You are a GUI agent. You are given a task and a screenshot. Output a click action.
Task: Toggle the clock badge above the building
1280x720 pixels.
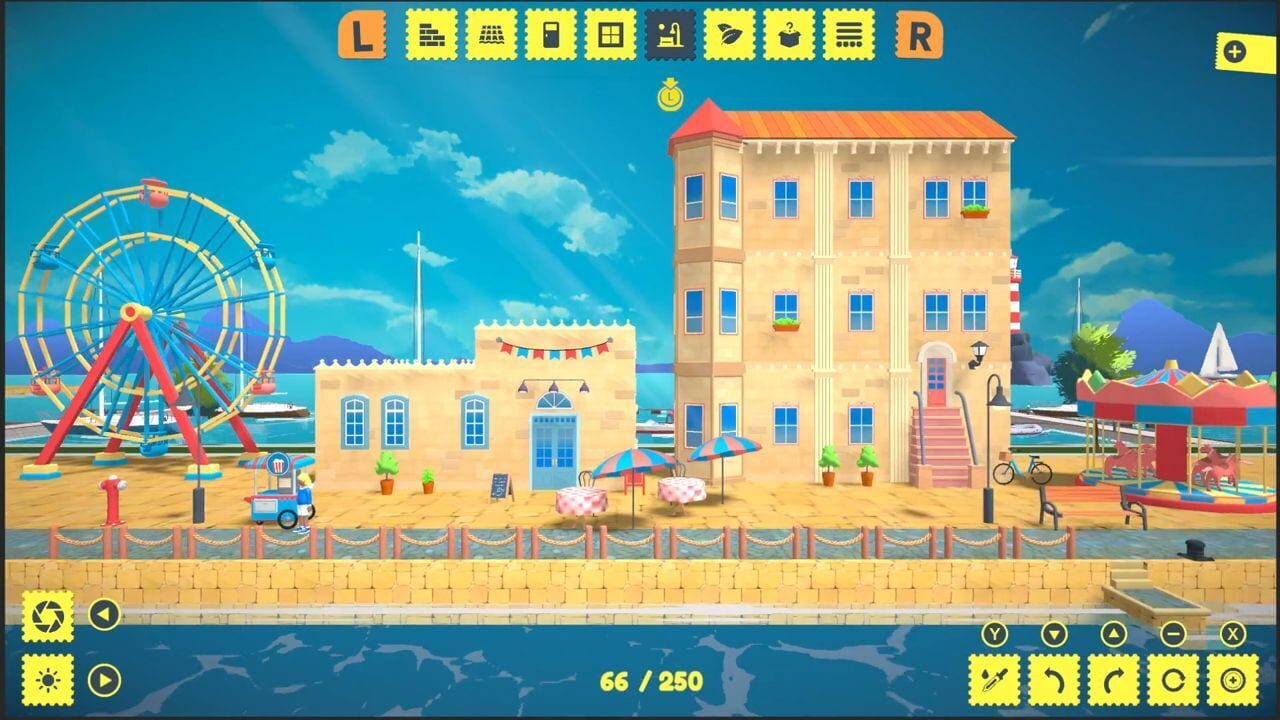pyautogui.click(x=671, y=96)
